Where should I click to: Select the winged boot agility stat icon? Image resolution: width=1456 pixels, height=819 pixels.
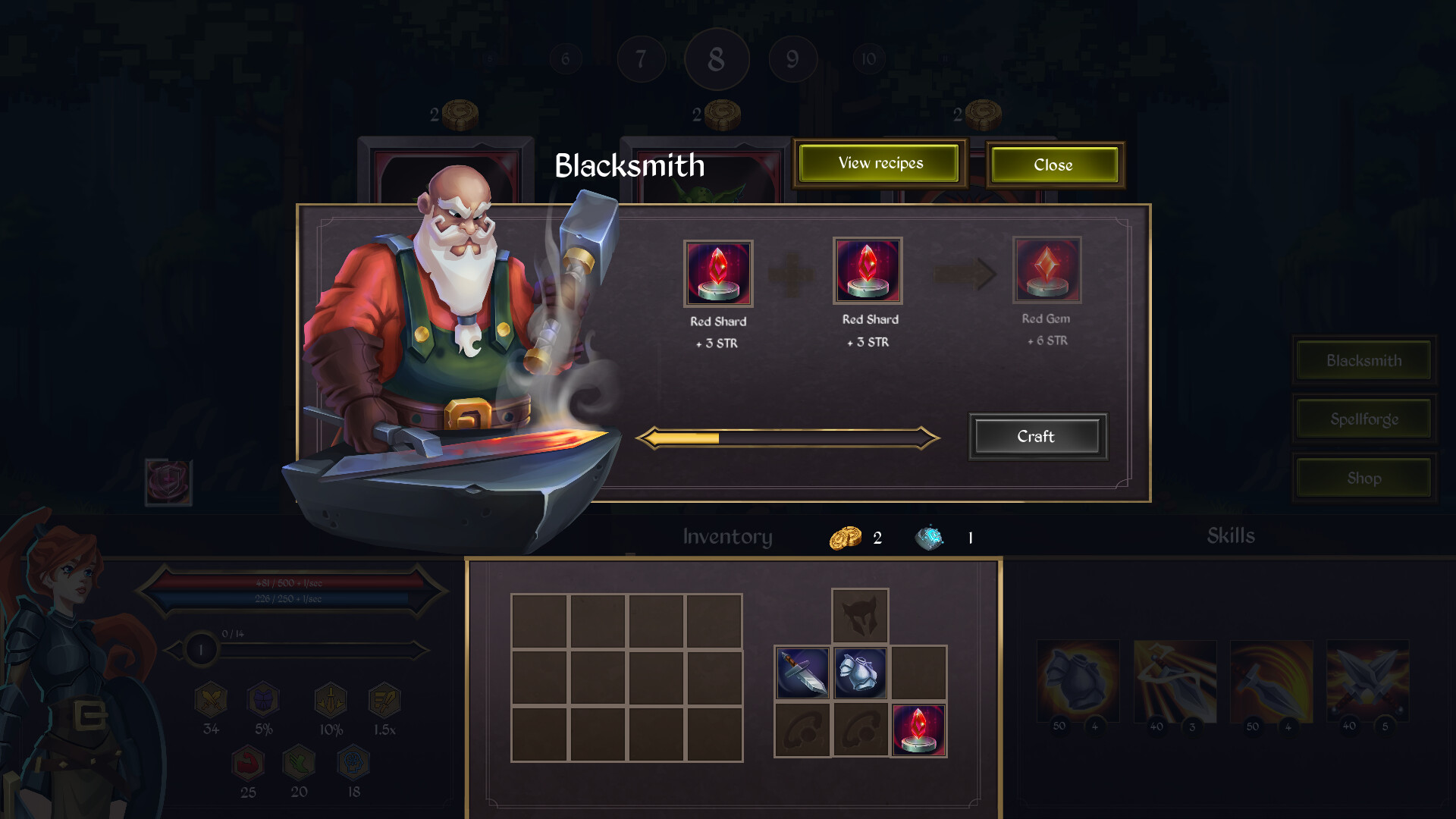pyautogui.click(x=297, y=766)
